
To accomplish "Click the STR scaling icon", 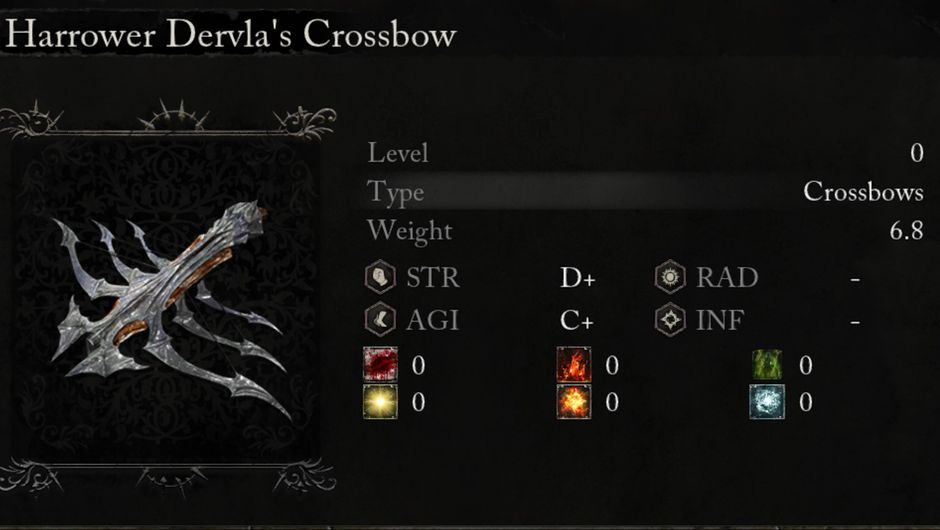I will [x=380, y=278].
